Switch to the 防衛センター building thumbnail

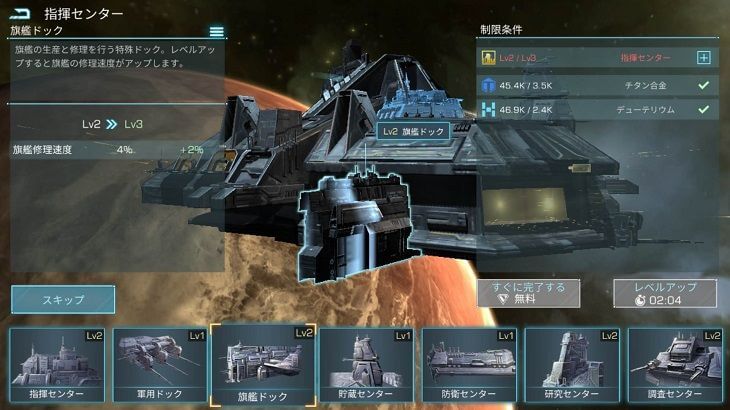469,366
